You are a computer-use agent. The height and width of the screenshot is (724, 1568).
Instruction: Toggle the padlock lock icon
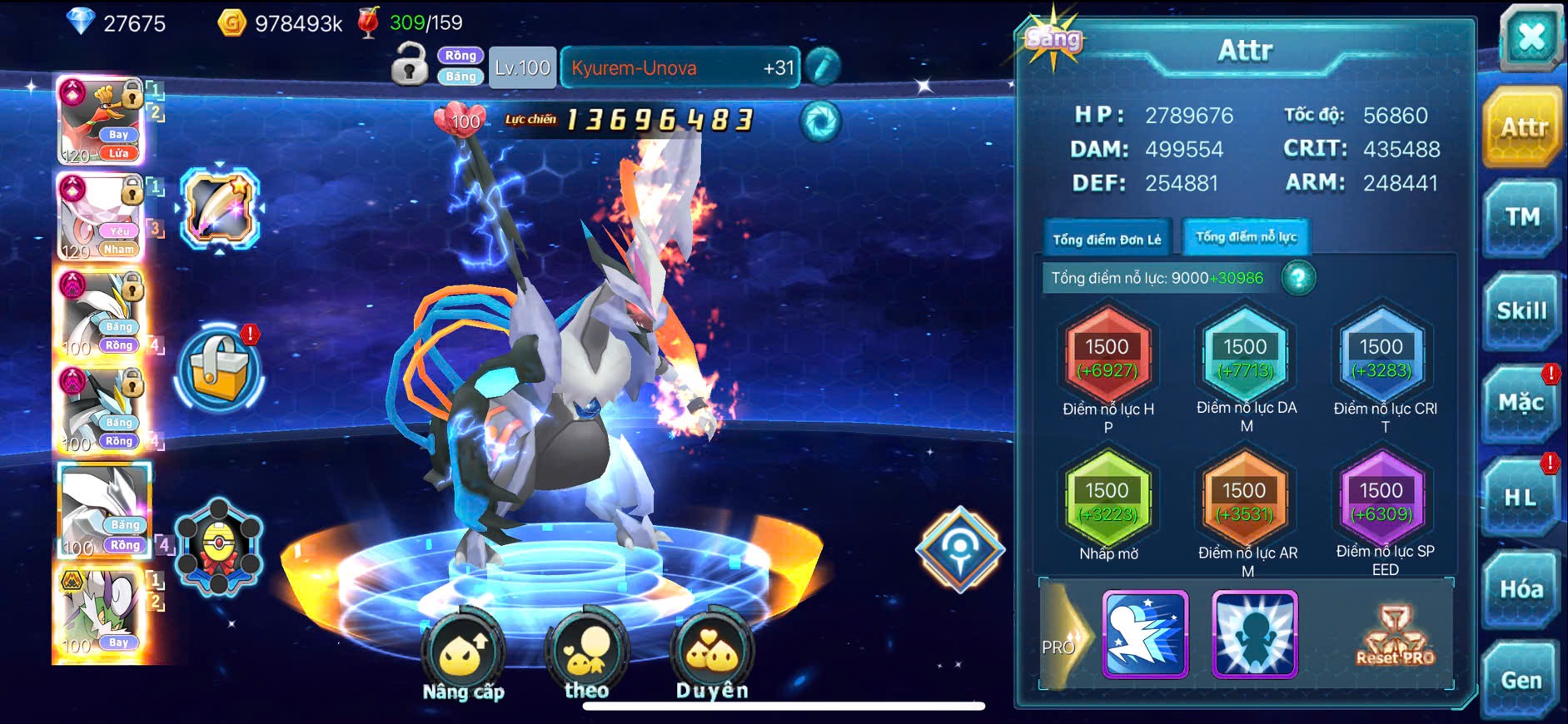(x=409, y=65)
